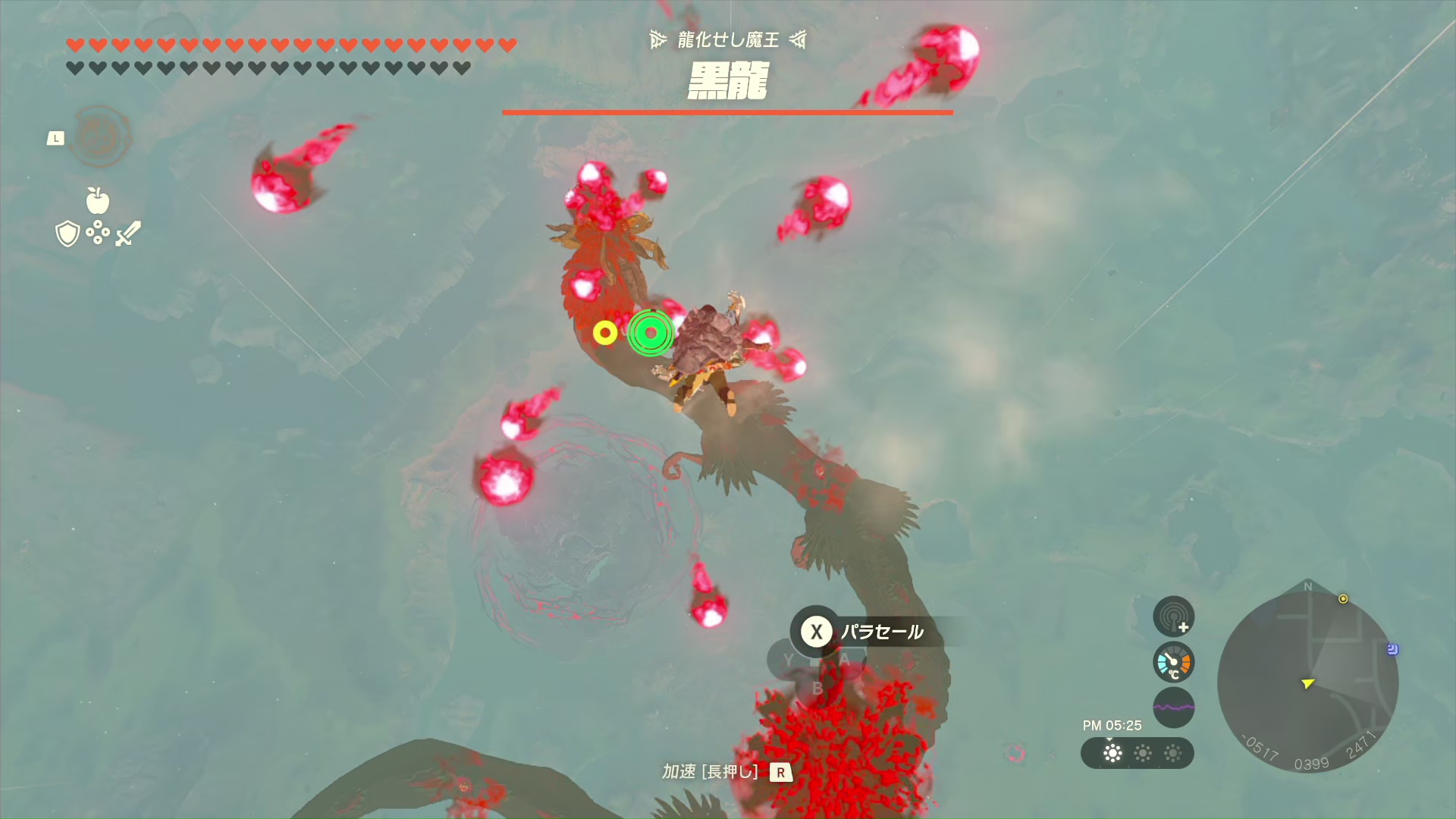Click the purple noise meter icon
The height and width of the screenshot is (819, 1456).
point(1173,707)
